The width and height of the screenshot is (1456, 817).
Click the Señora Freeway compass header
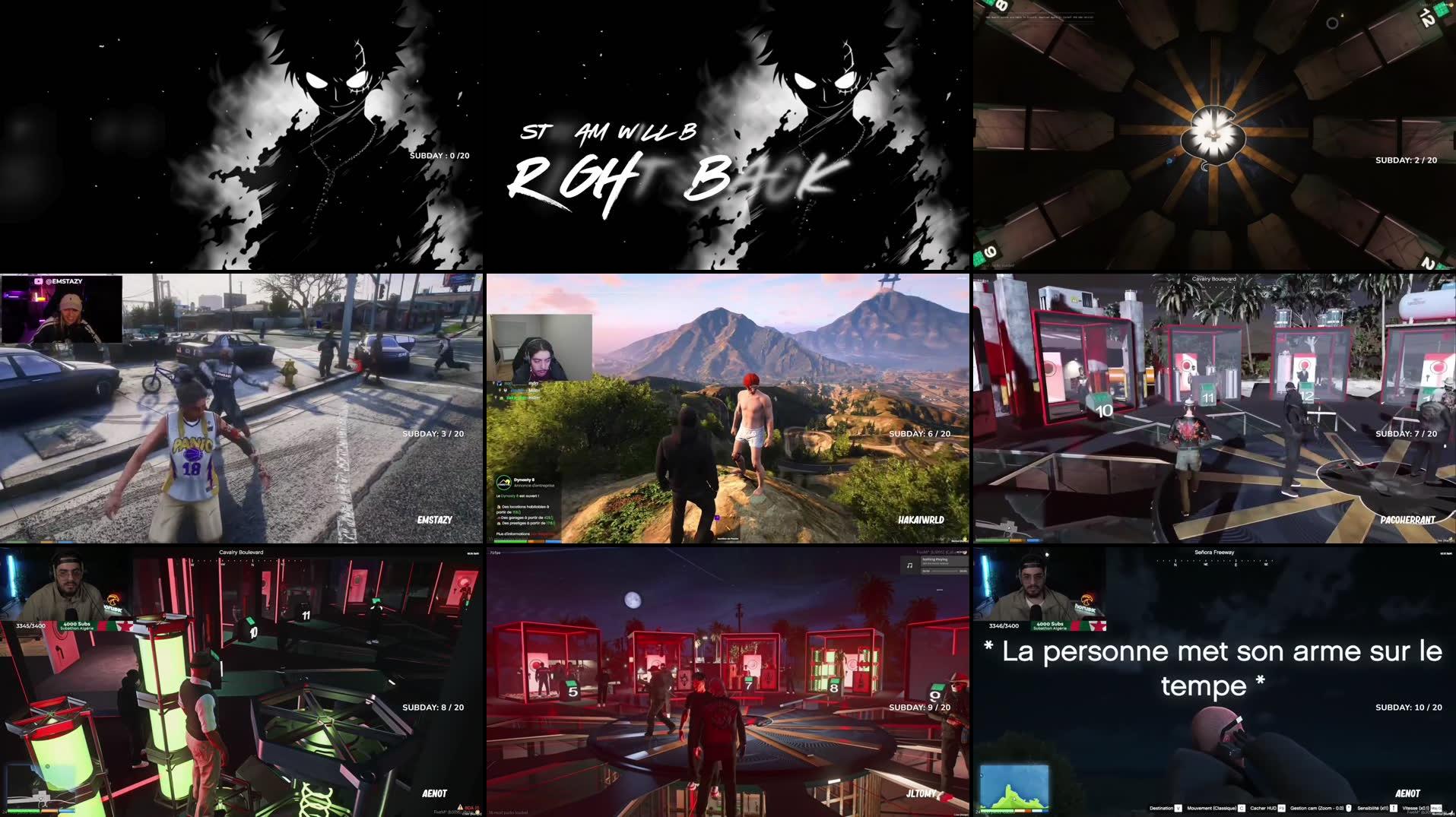pyautogui.click(x=1214, y=553)
